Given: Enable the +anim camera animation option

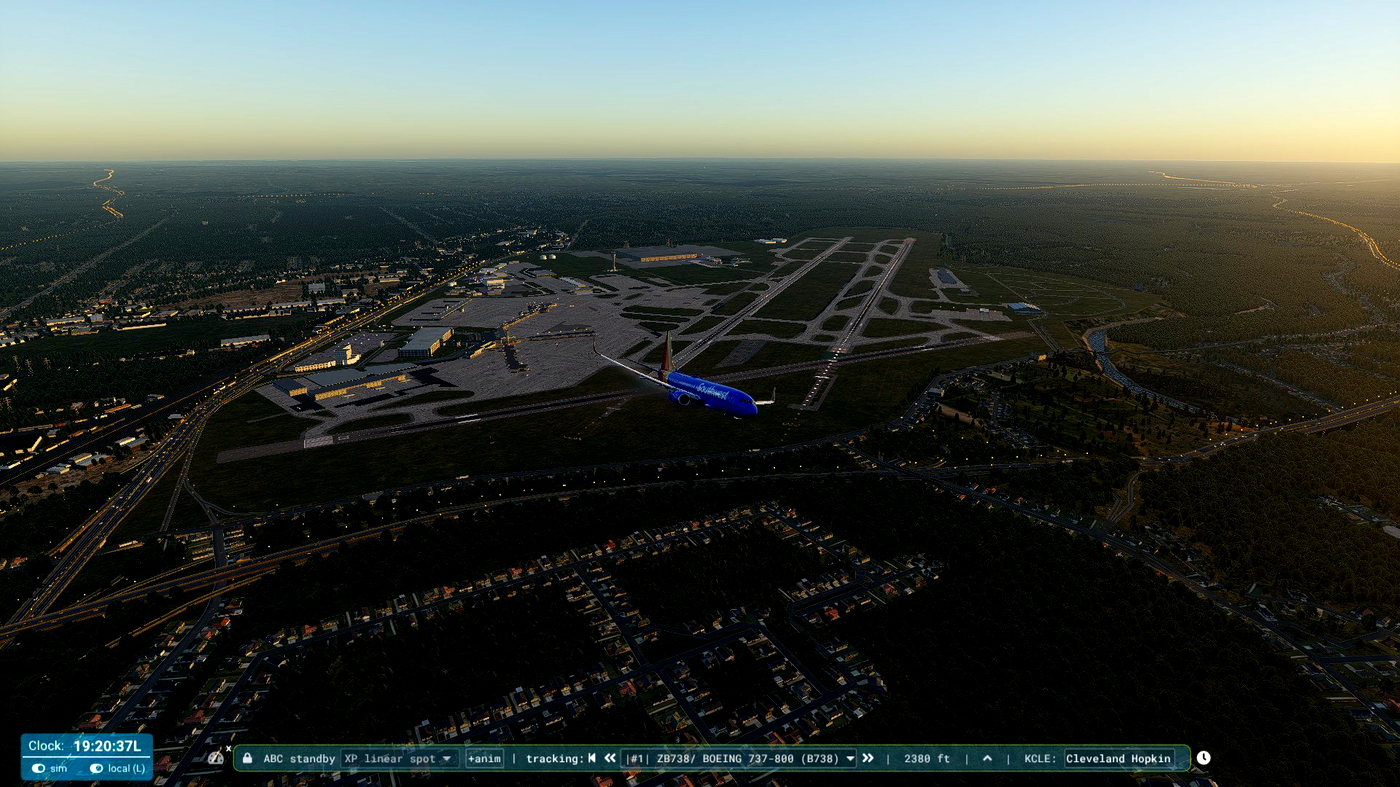Looking at the screenshot, I should [x=485, y=758].
